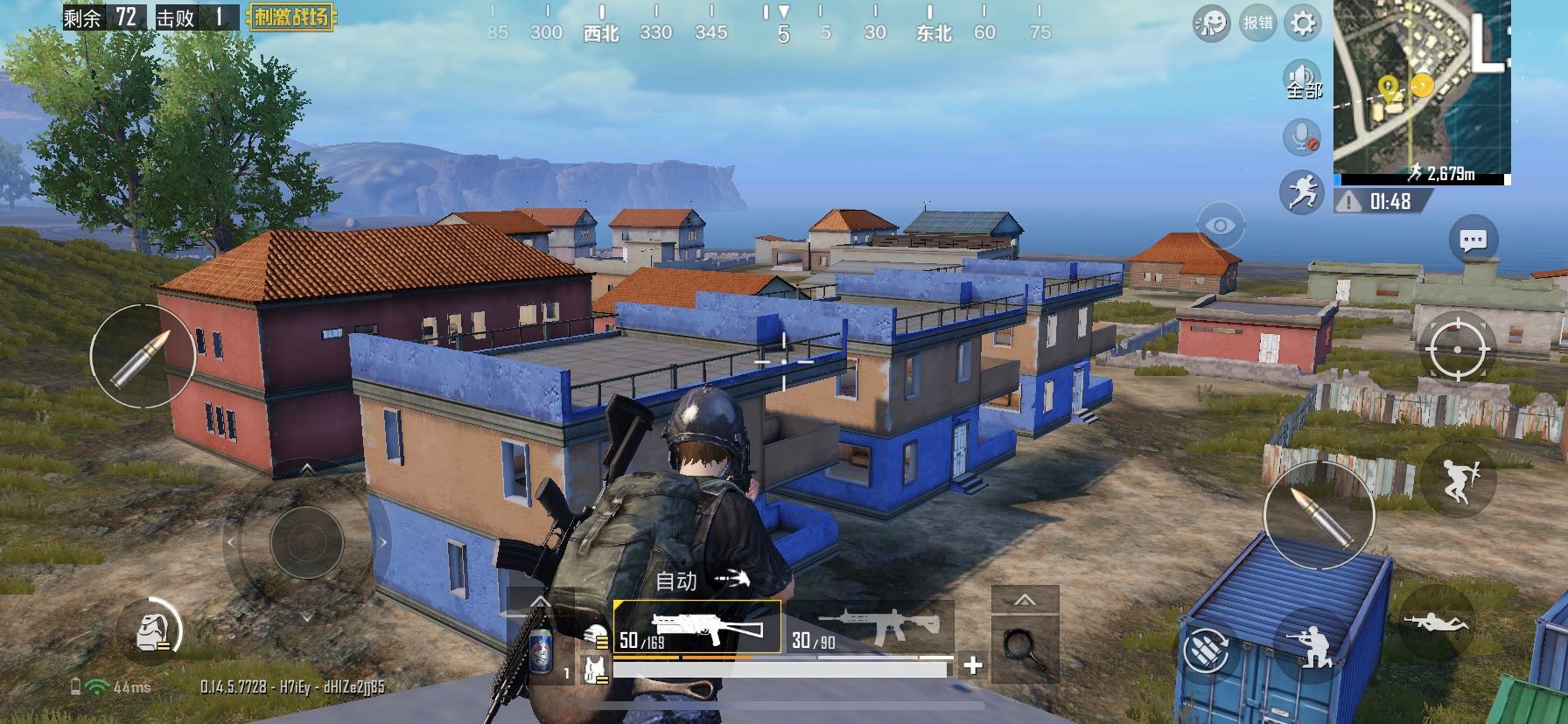Activate the auto-sprint runner icon
The image size is (1568, 724).
point(1302,191)
